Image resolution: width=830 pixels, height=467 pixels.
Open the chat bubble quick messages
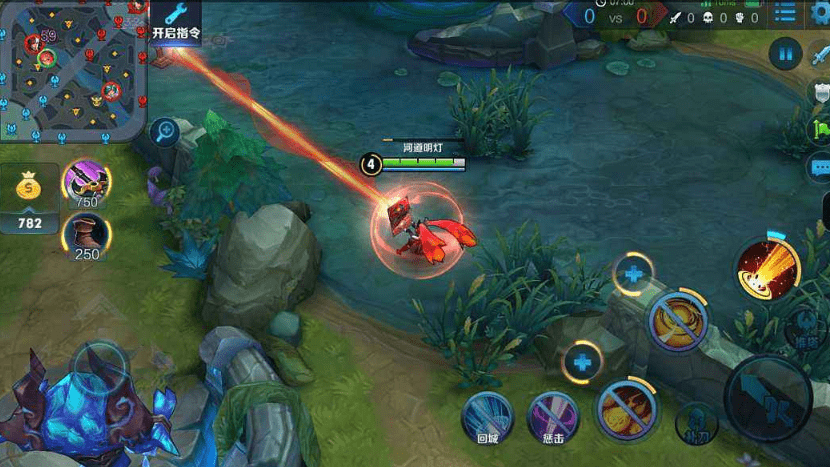[x=820, y=167]
